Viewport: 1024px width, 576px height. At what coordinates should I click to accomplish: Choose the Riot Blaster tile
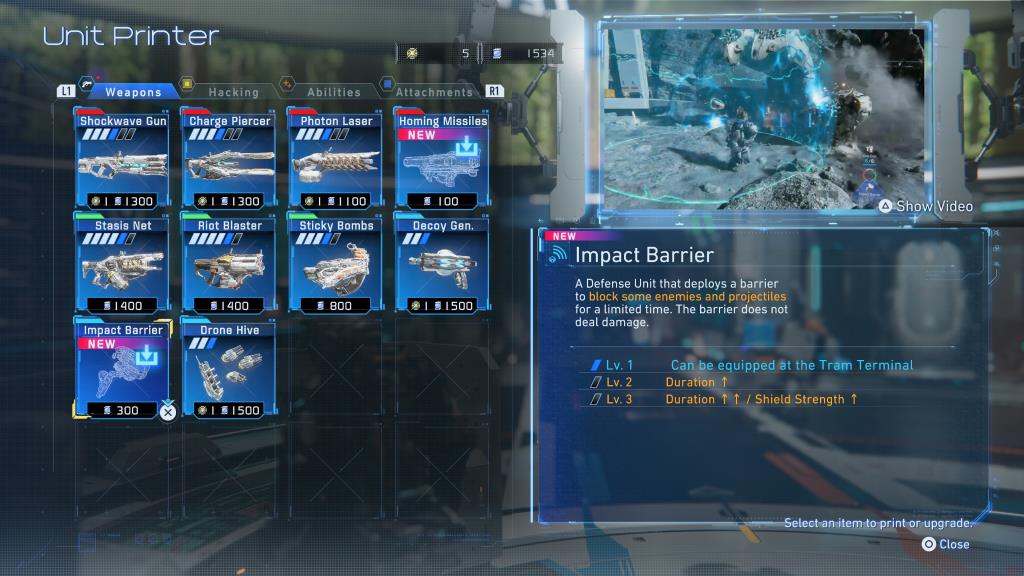(x=230, y=264)
